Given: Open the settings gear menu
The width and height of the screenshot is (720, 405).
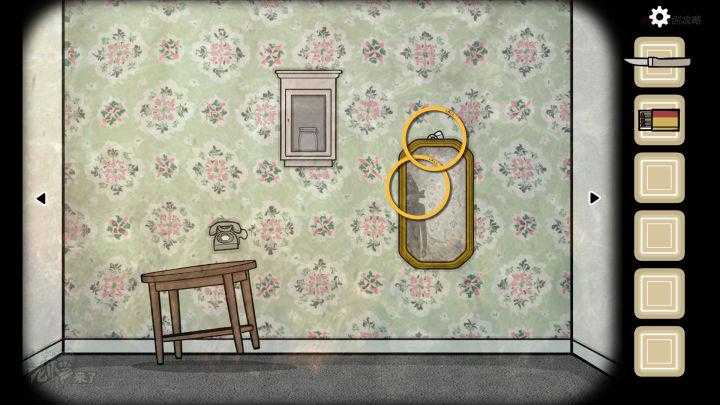Looking at the screenshot, I should coord(659,16).
